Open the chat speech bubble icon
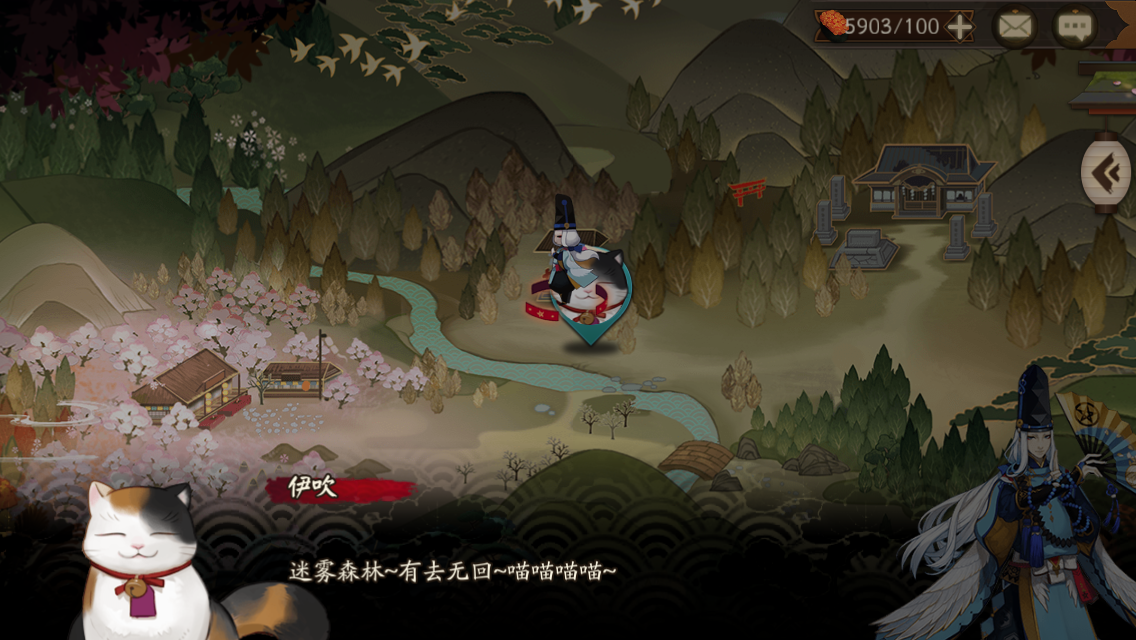This screenshot has height=640, width=1136. click(x=1074, y=27)
